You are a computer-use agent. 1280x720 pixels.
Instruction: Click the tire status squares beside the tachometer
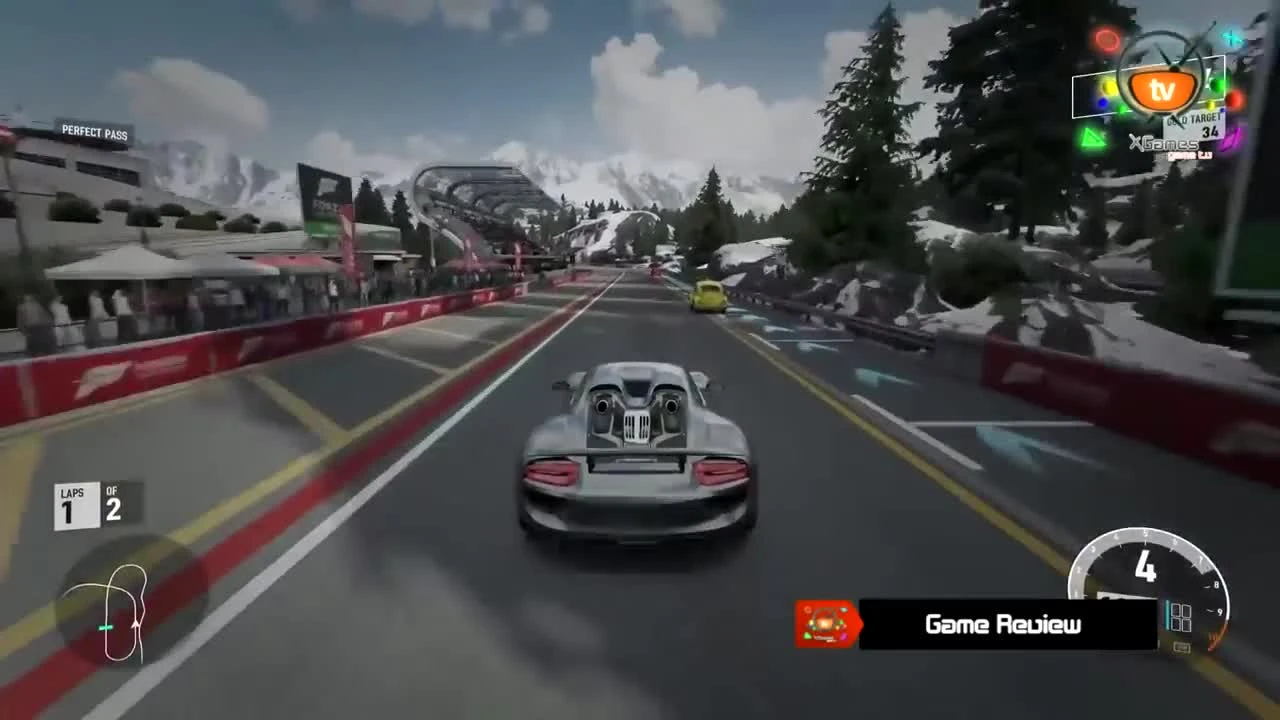pos(1182,618)
